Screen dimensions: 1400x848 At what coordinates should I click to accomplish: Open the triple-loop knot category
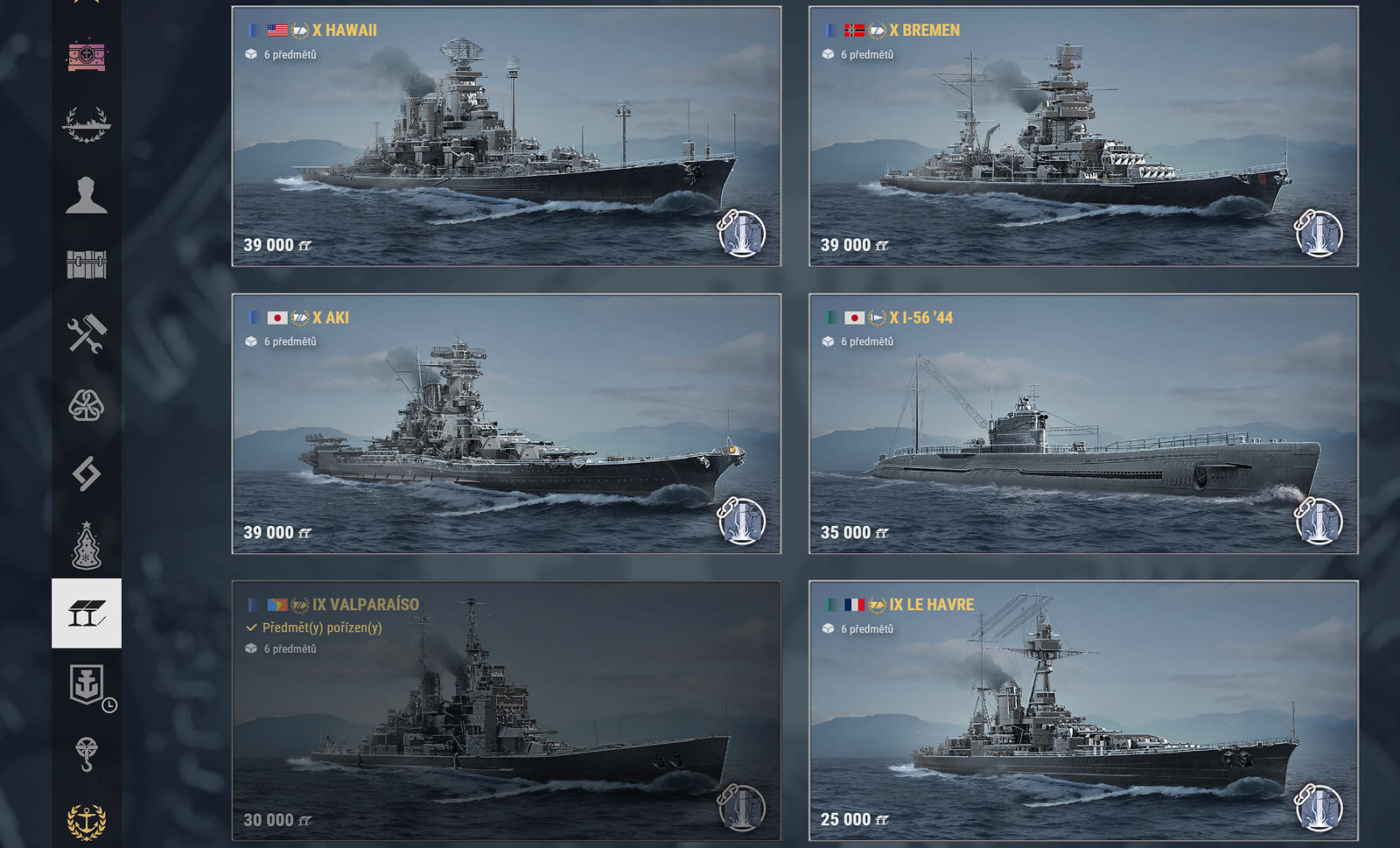(x=87, y=404)
